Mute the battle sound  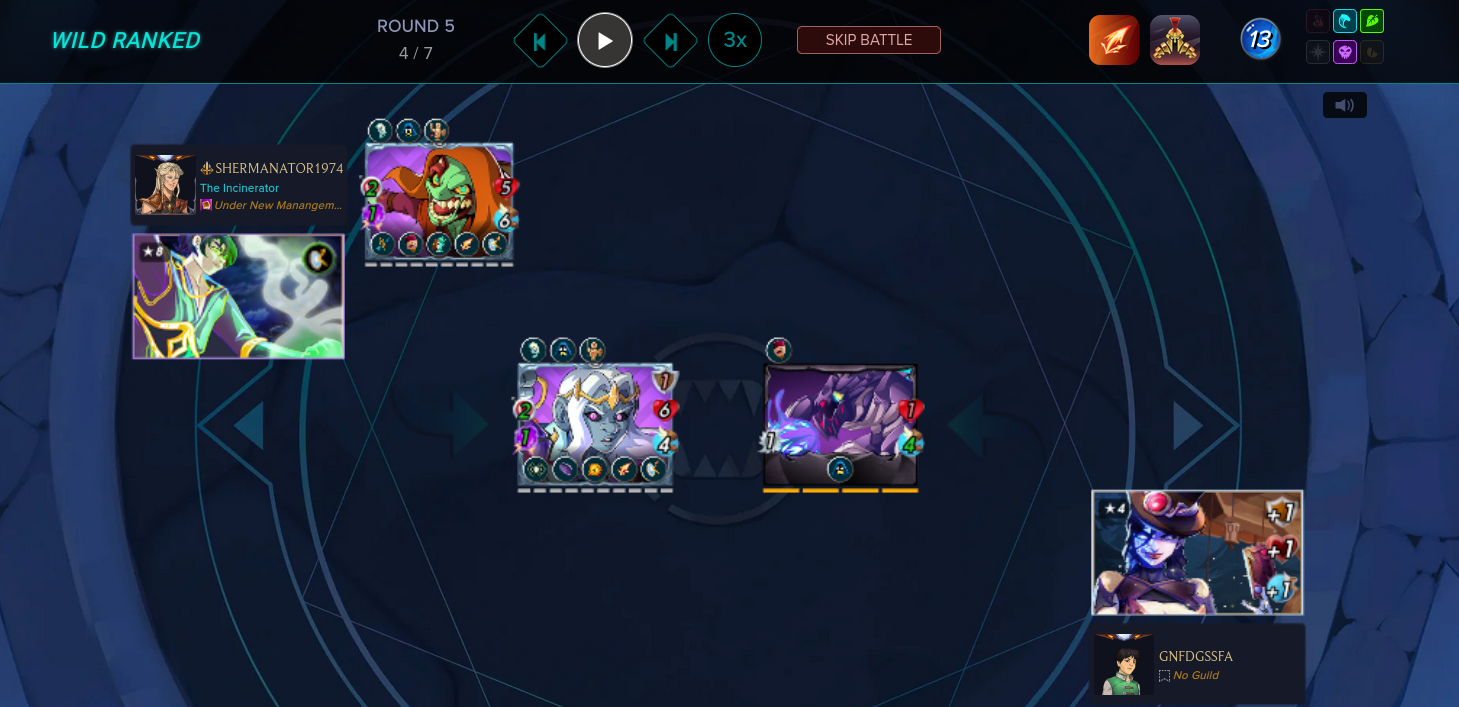click(x=1344, y=105)
